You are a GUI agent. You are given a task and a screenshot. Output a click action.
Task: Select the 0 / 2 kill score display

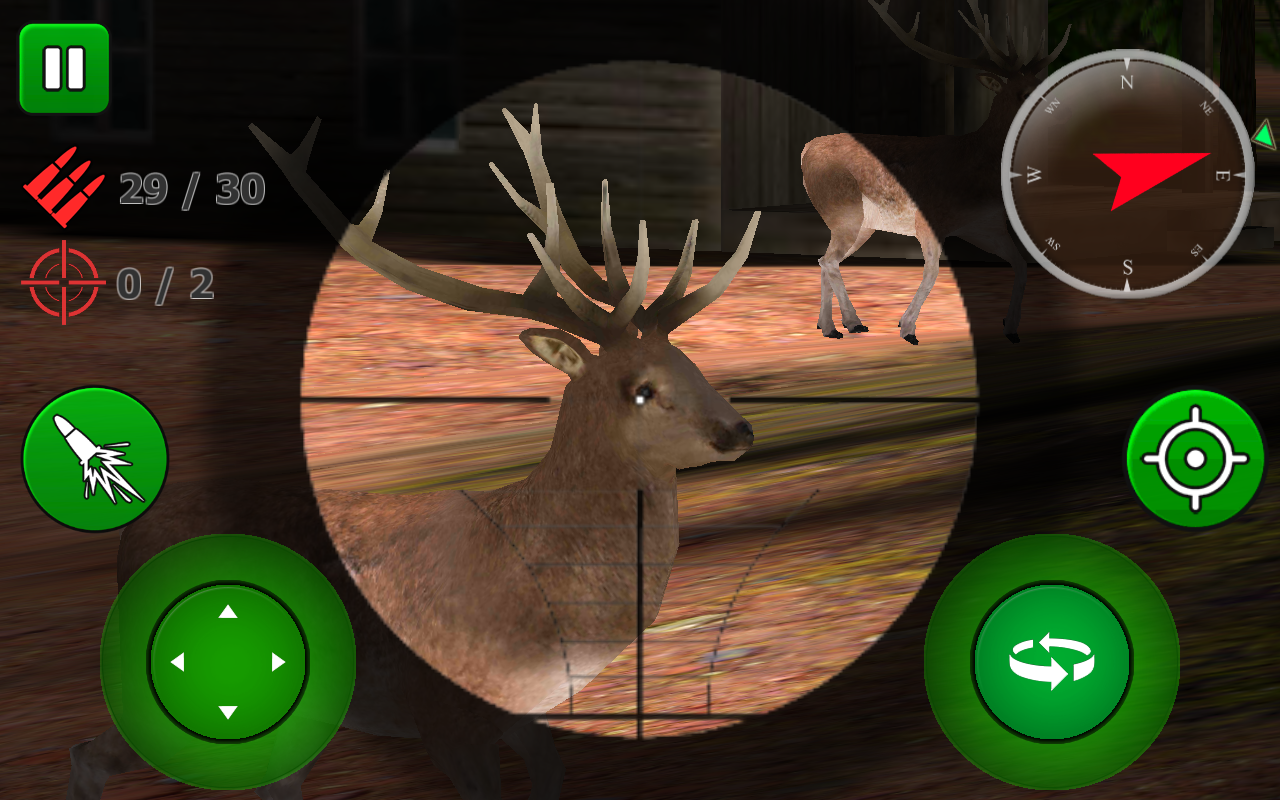pyautogui.click(x=165, y=285)
